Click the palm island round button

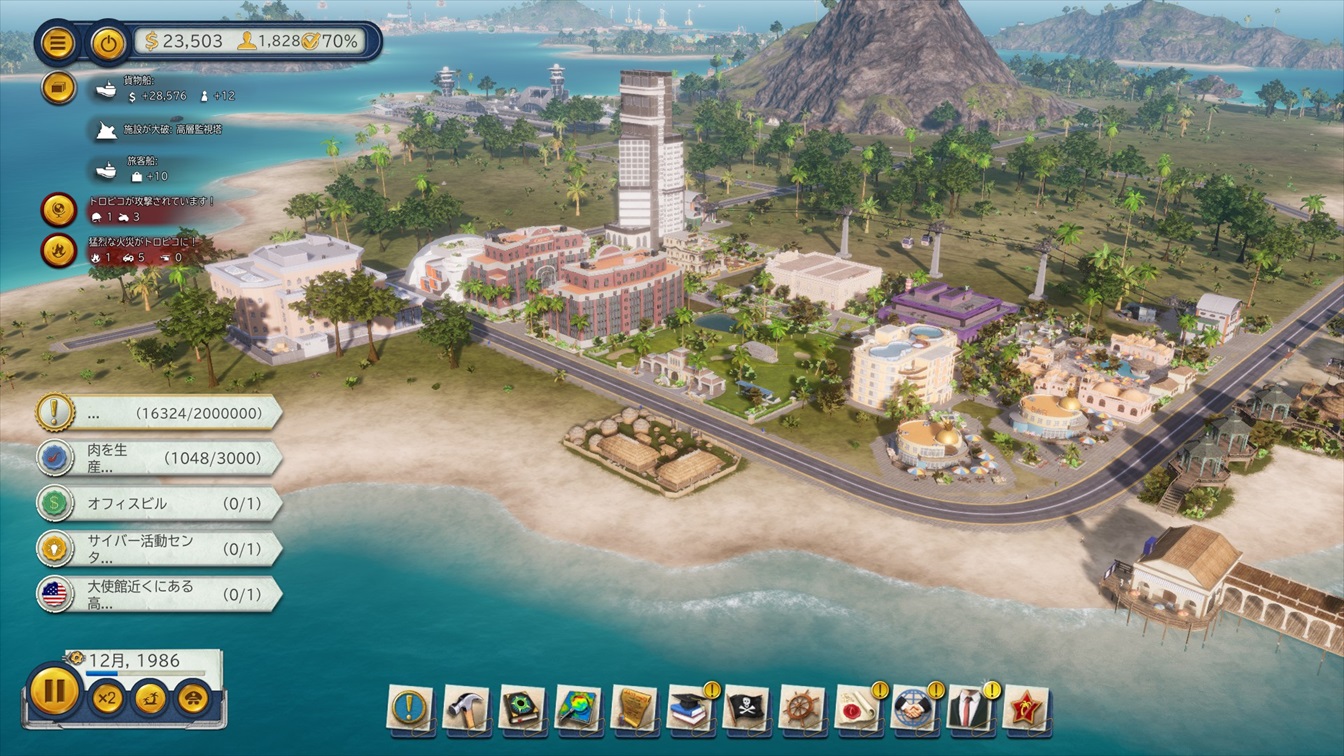(150, 697)
